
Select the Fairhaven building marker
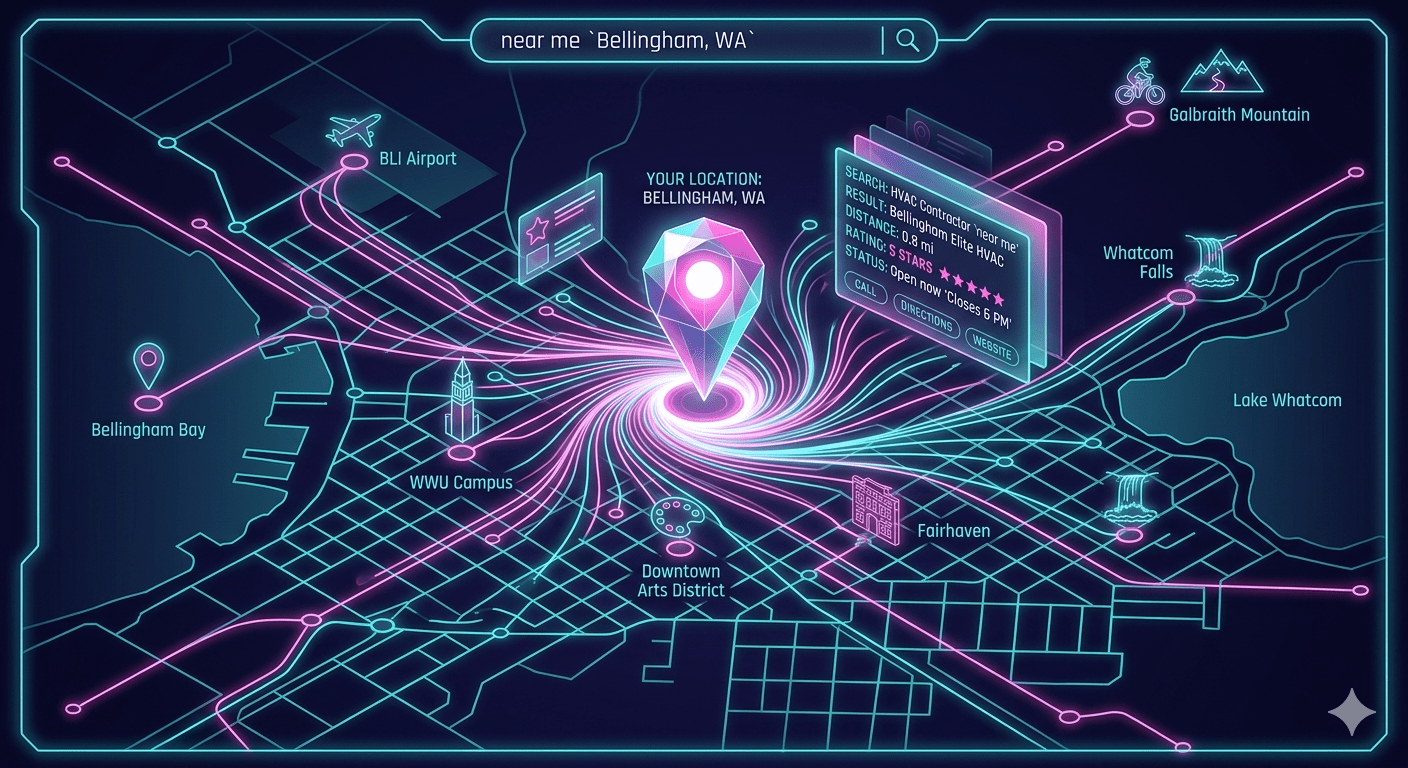(872, 508)
